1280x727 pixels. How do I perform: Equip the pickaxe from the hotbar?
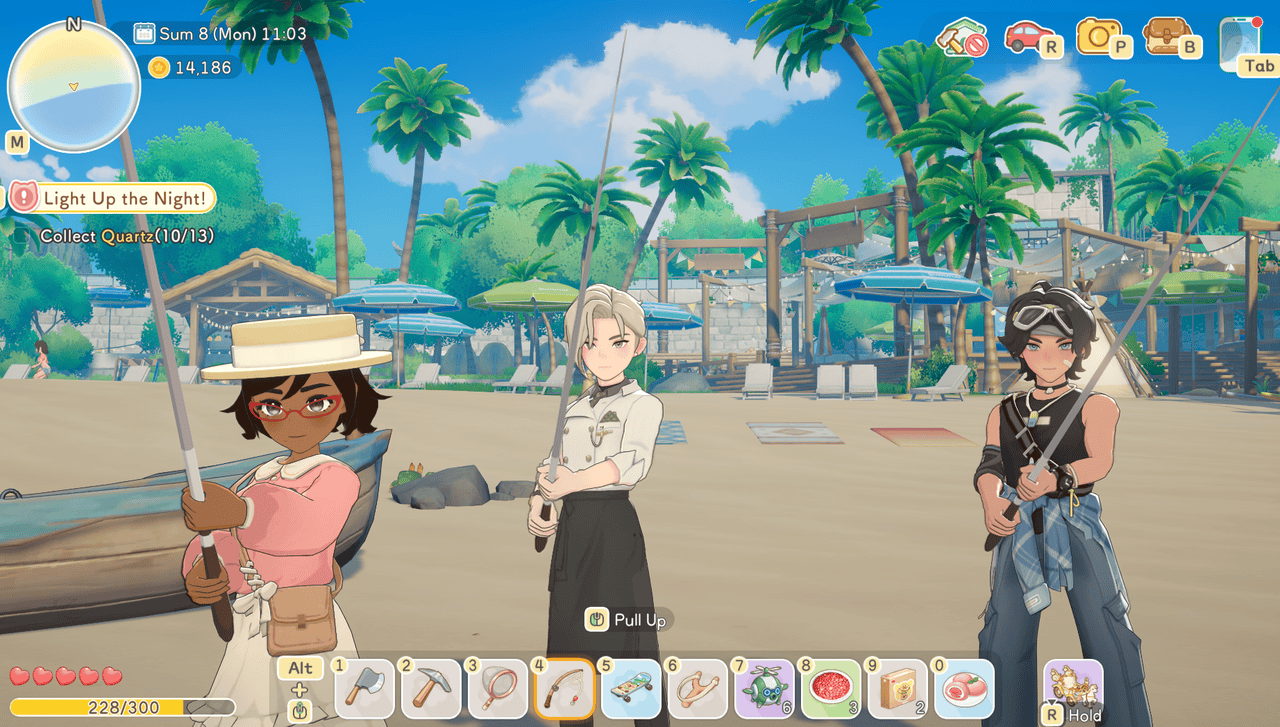(431, 690)
